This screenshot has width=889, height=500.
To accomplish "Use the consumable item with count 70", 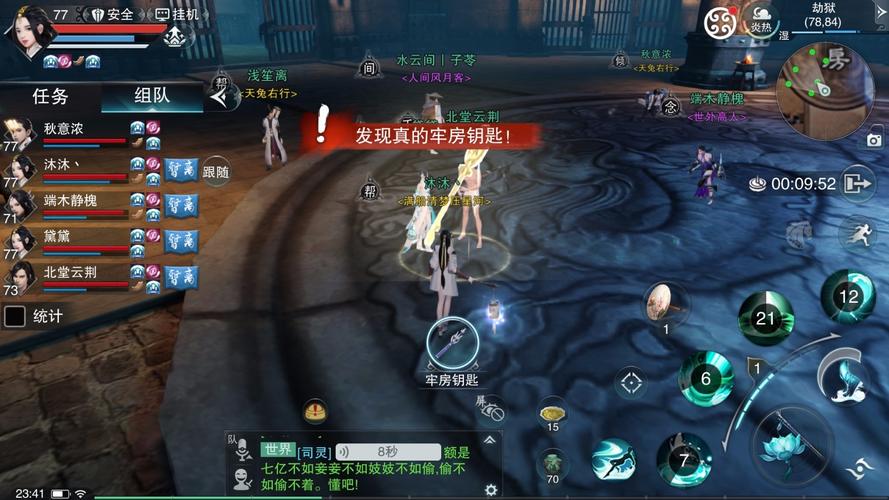I will 552,463.
